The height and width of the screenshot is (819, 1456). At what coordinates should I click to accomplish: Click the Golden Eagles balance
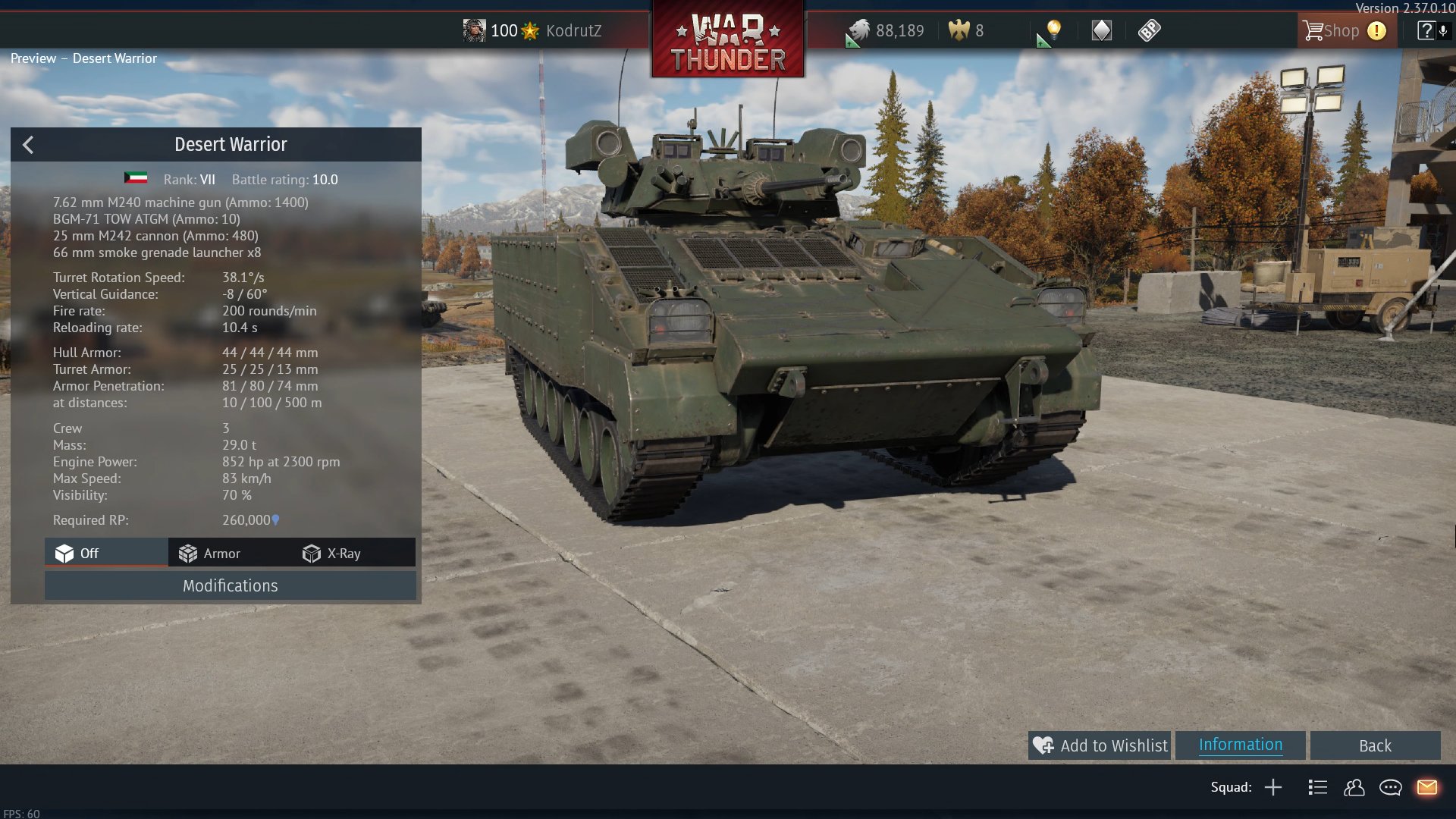pyautogui.click(x=967, y=31)
